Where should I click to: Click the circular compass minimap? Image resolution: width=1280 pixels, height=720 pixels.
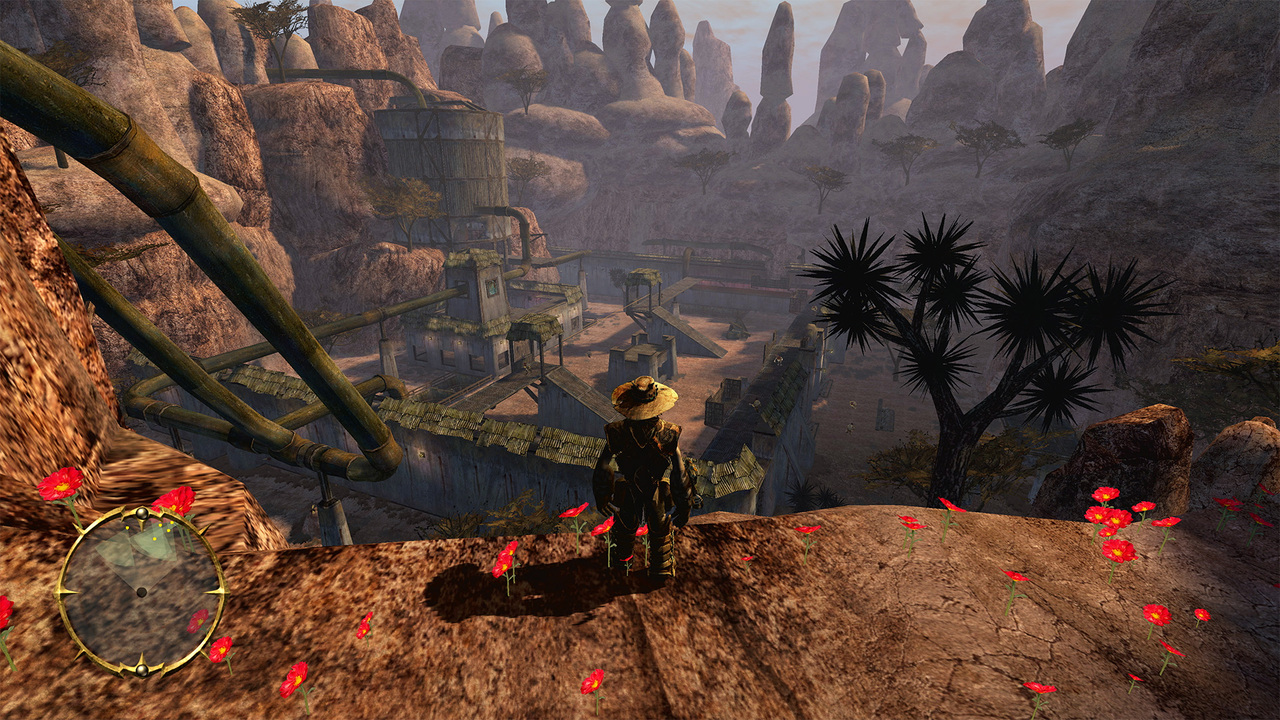[141, 591]
